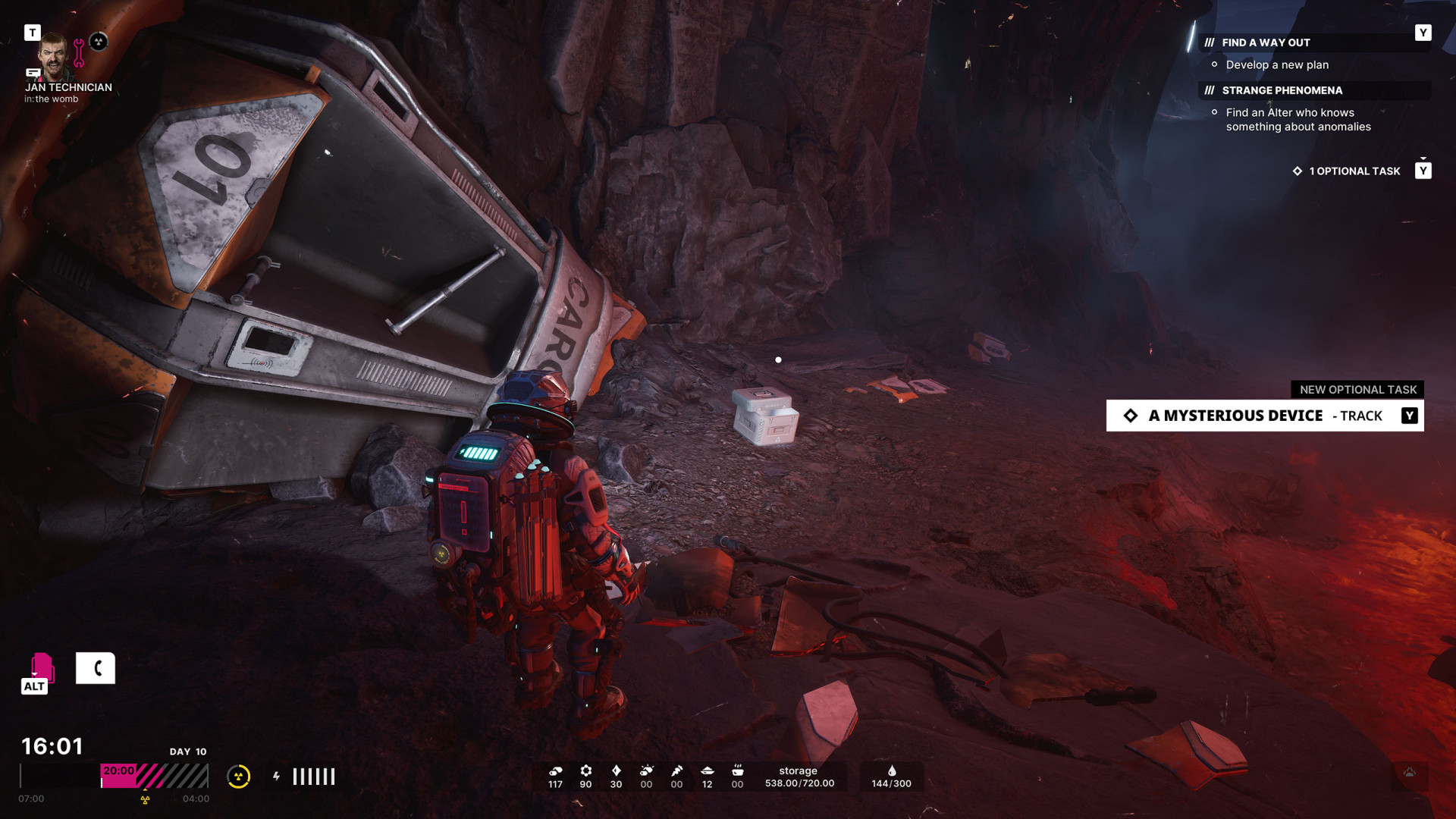Screen dimensions: 1456x819
Task: Open the phone call icon
Action: pyautogui.click(x=96, y=668)
